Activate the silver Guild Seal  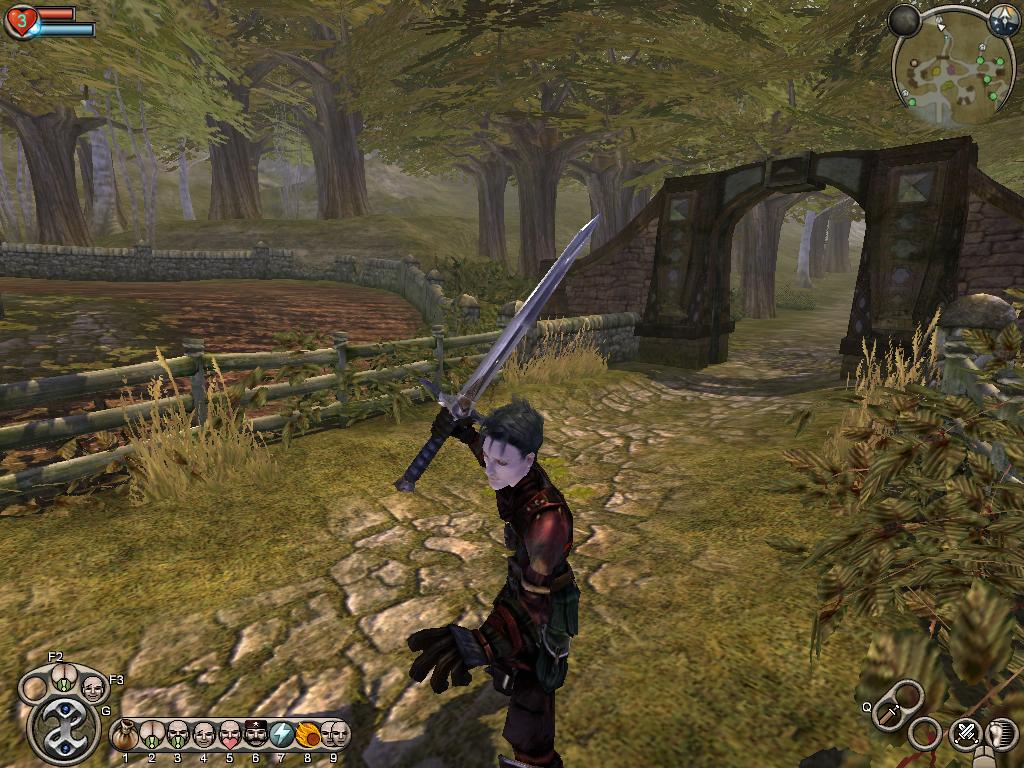pyautogui.click(x=64, y=728)
